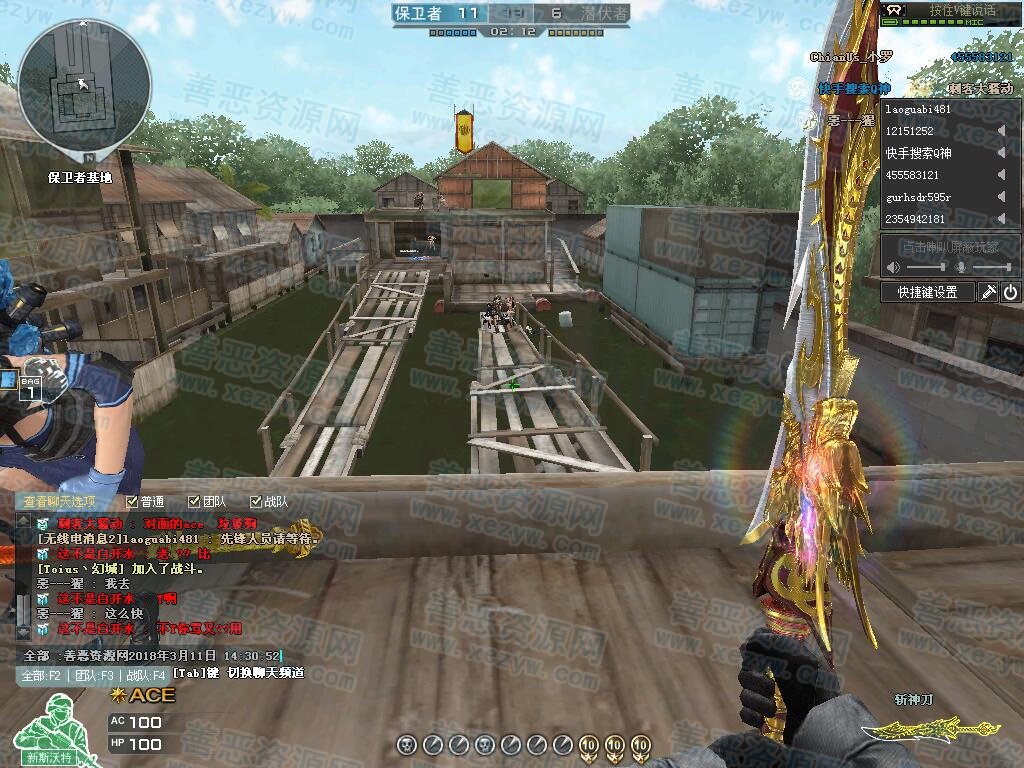The height and width of the screenshot is (768, 1024).
Task: Adjust the microphone volume slider
Action: coord(990,268)
